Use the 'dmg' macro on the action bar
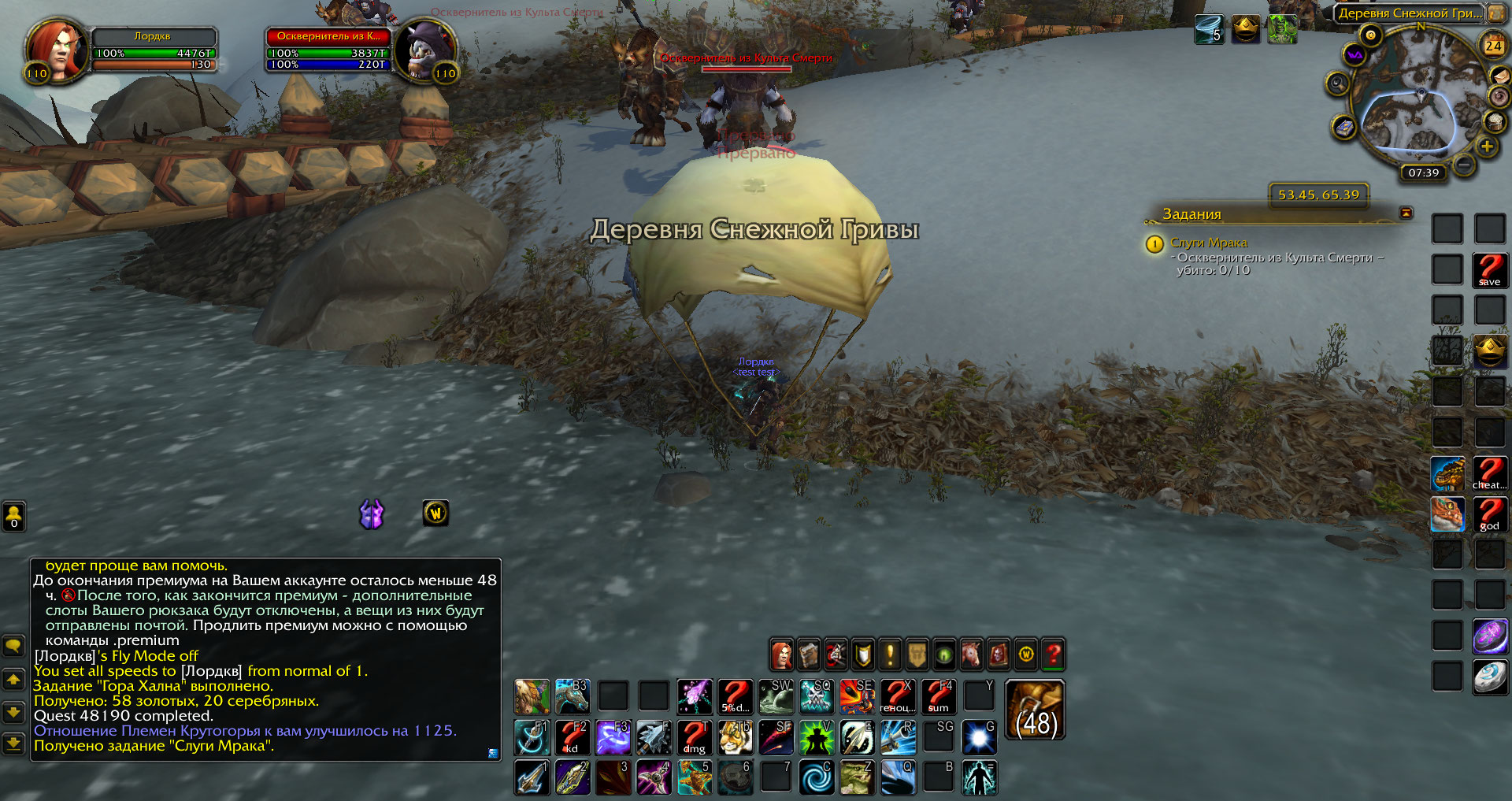This screenshot has height=801, width=1512. click(x=695, y=738)
